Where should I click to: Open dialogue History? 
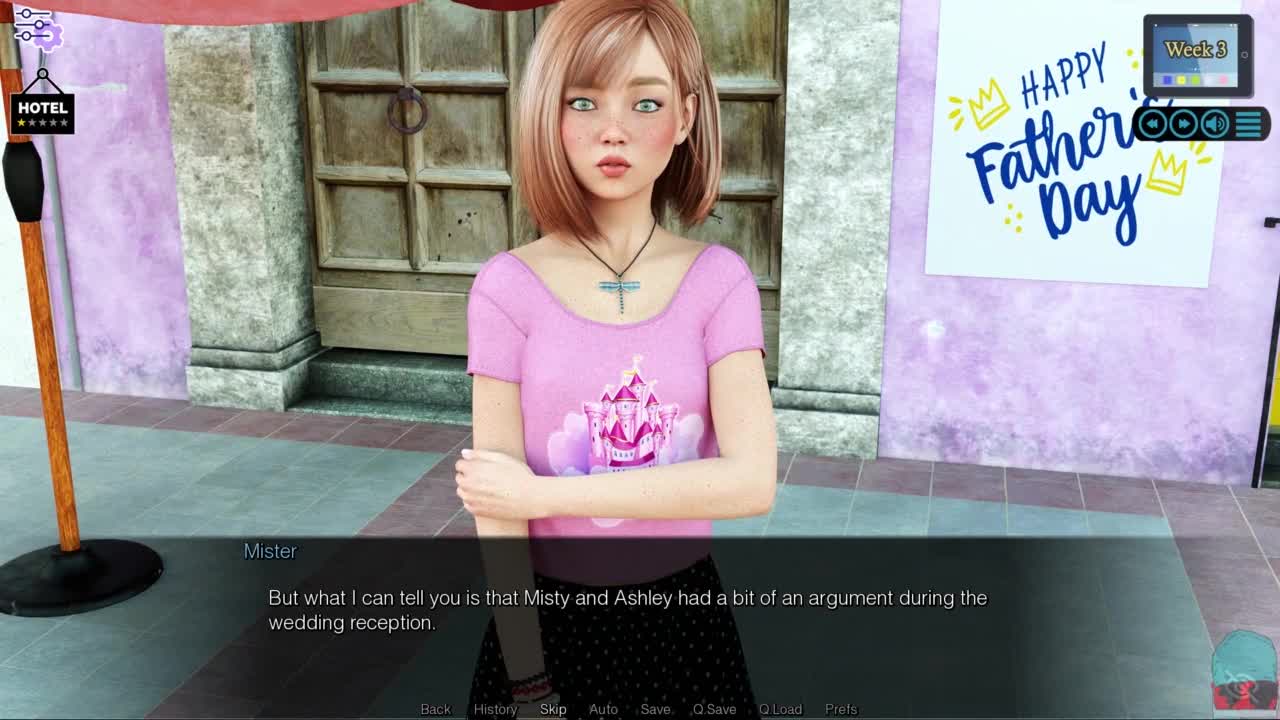click(495, 709)
